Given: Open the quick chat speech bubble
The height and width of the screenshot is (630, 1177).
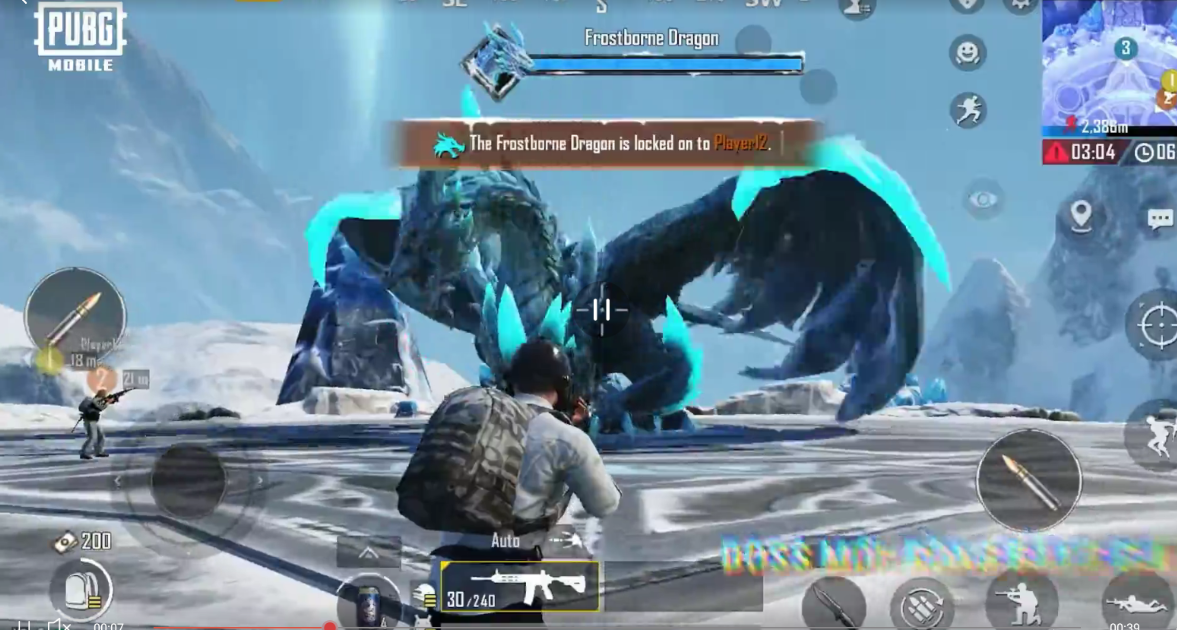Looking at the screenshot, I should (x=1159, y=220).
